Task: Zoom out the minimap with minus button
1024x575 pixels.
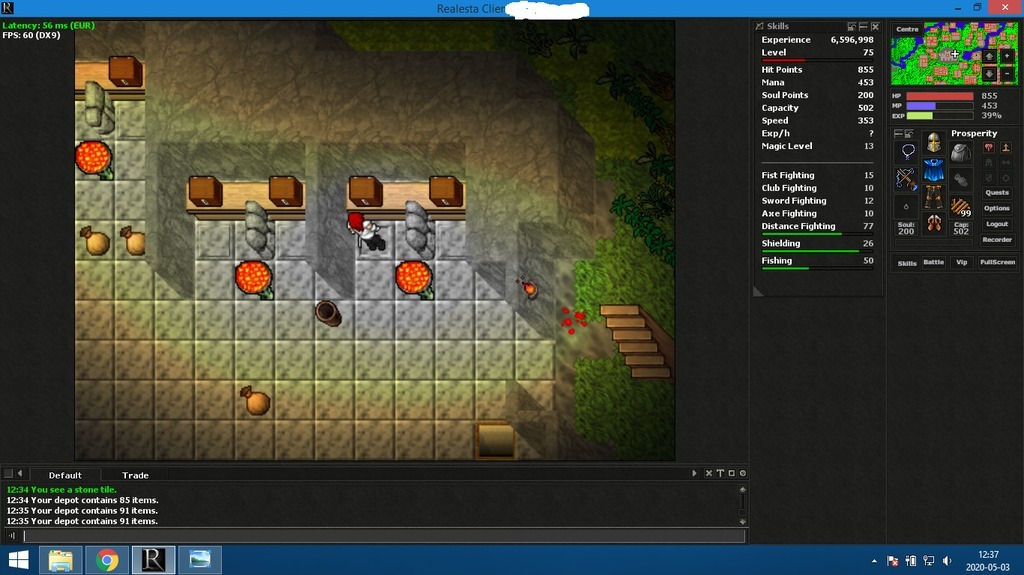Action: pyautogui.click(x=1007, y=74)
